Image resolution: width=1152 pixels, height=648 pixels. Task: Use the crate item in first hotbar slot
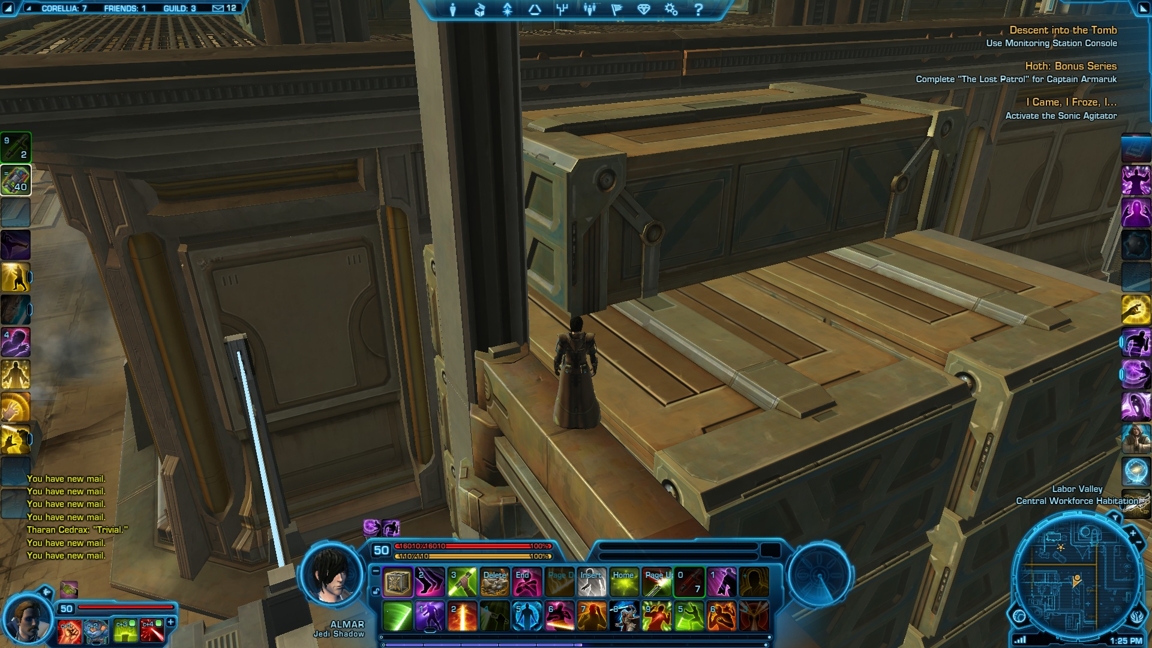398,582
